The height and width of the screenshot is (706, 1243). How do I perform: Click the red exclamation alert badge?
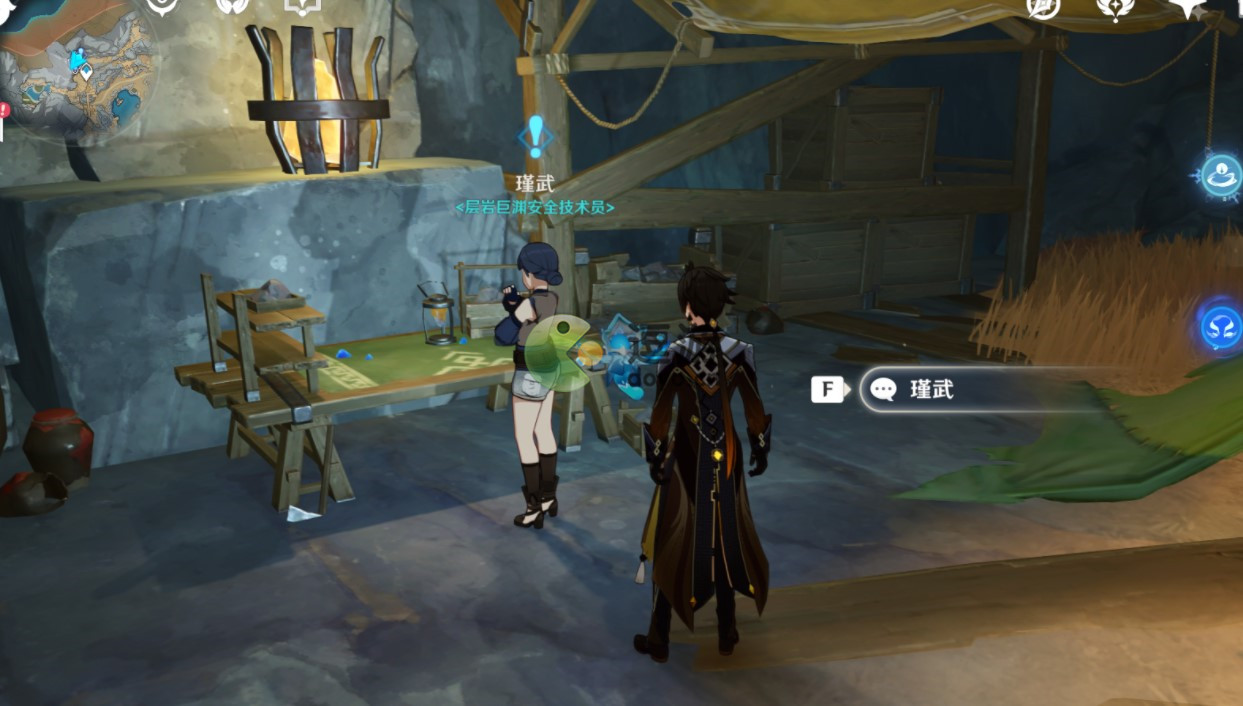[4, 109]
